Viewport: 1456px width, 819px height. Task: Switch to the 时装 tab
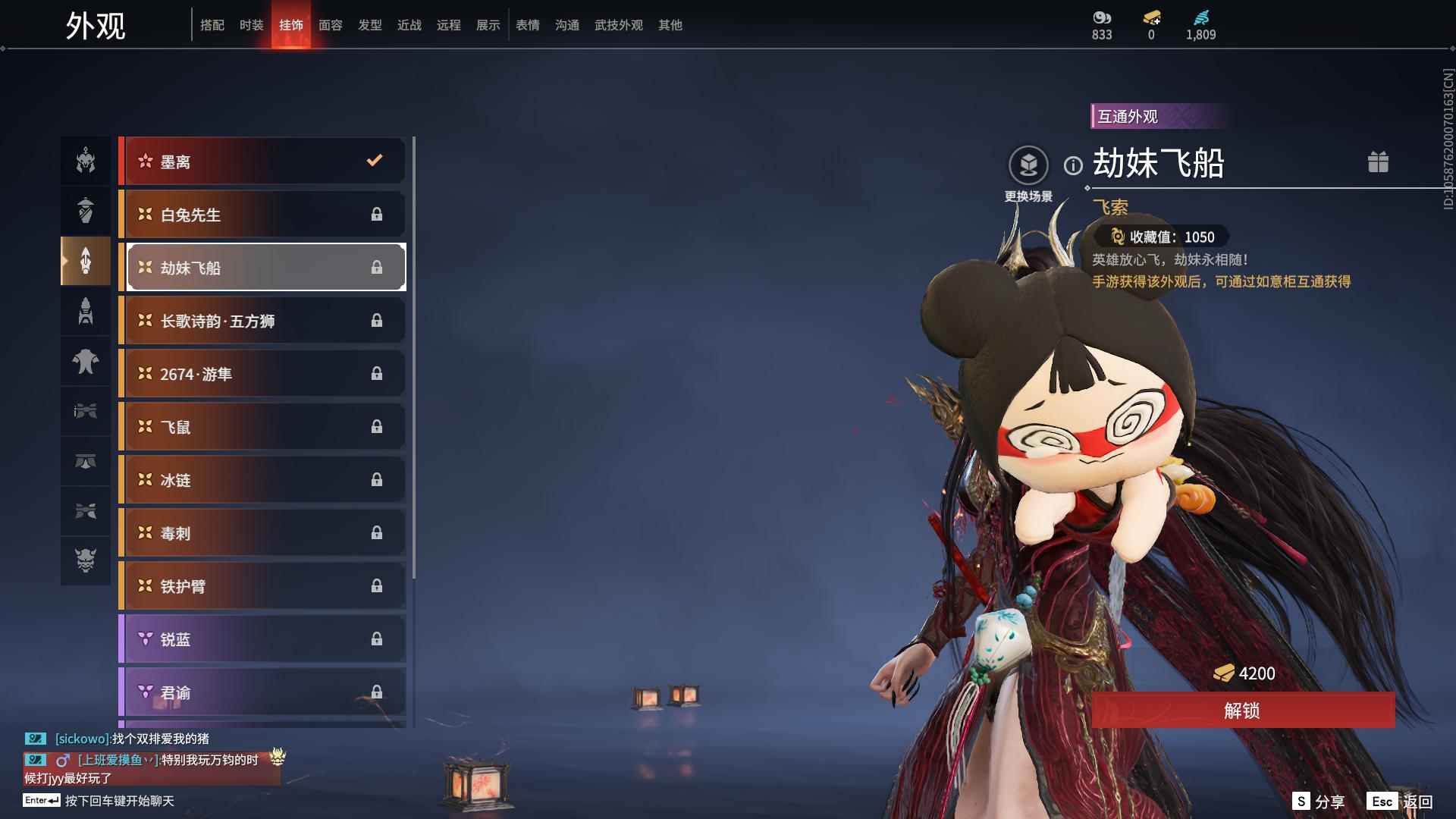coord(251,25)
